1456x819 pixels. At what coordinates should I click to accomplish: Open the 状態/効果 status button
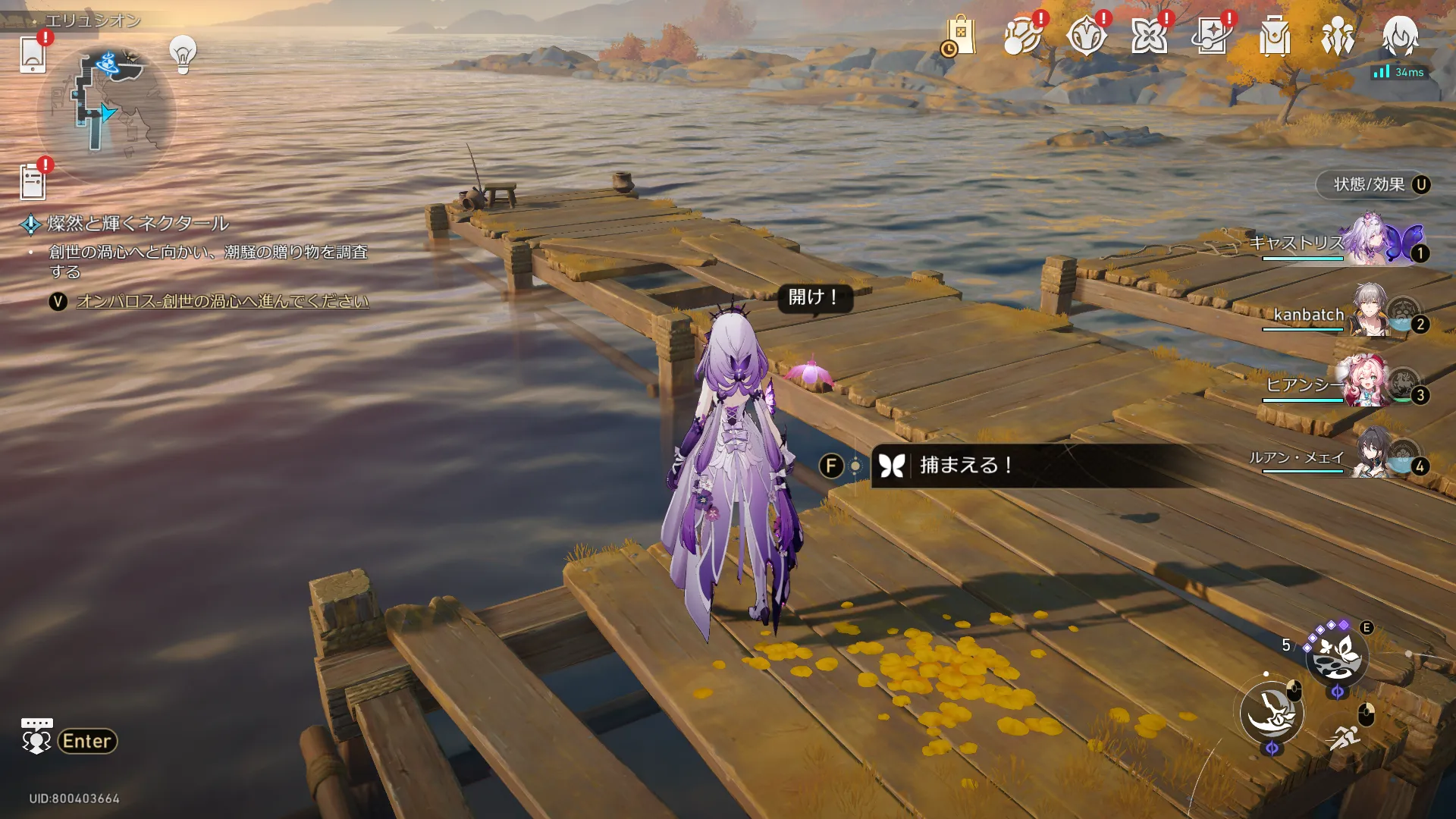[x=1373, y=185]
